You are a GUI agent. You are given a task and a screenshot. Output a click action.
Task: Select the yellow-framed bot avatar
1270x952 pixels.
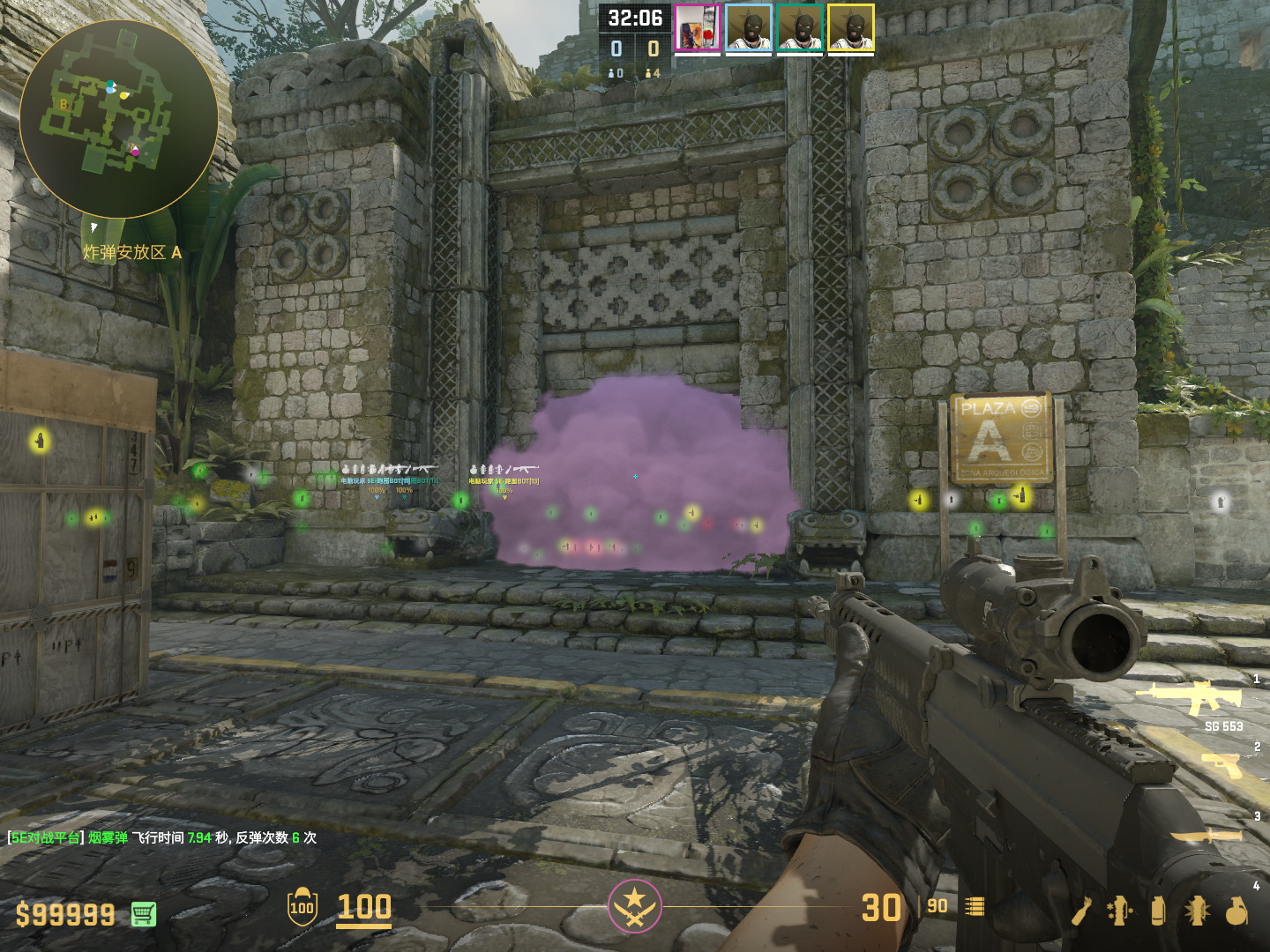point(851,28)
